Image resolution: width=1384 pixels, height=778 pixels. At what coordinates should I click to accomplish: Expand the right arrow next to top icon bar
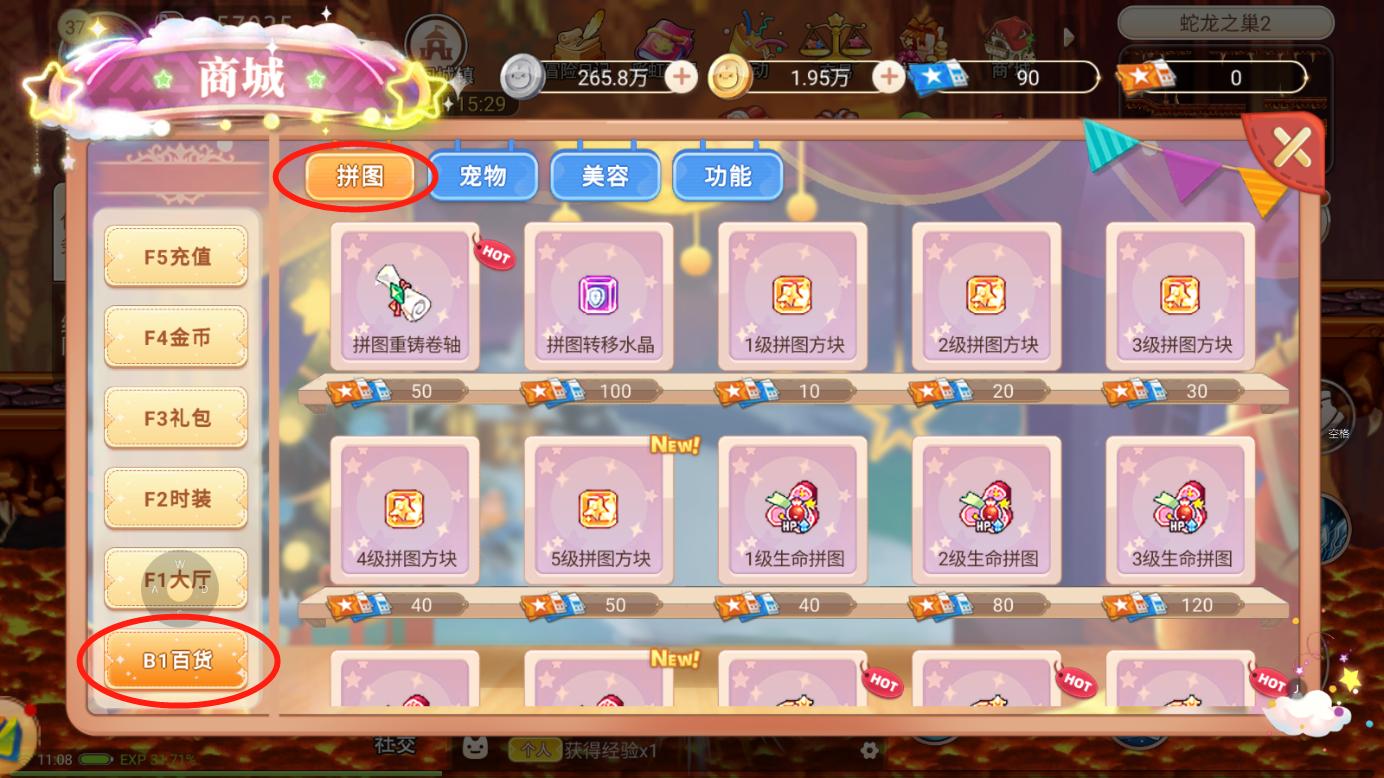point(1069,38)
